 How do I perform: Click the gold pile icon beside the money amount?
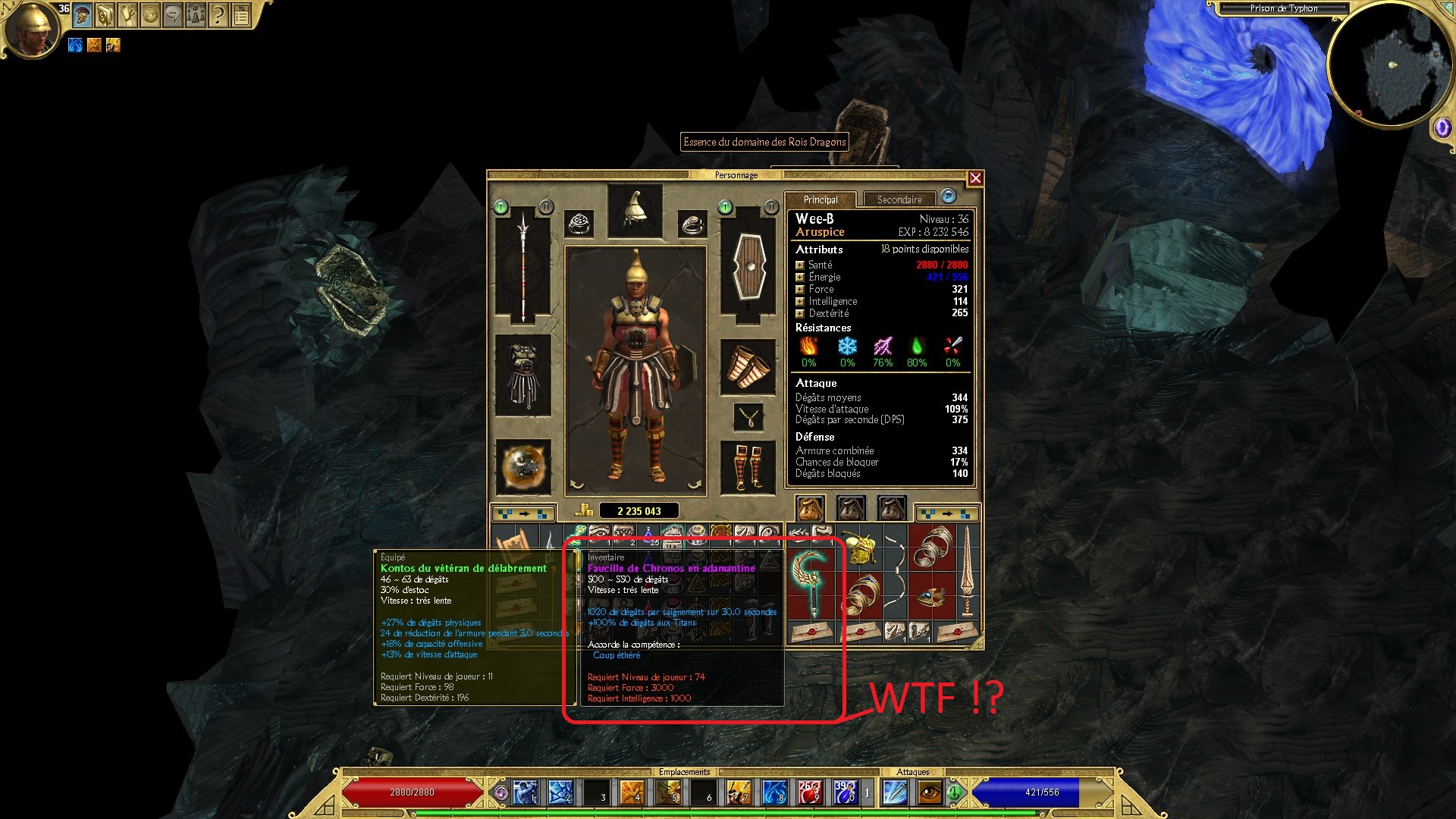pos(584,510)
